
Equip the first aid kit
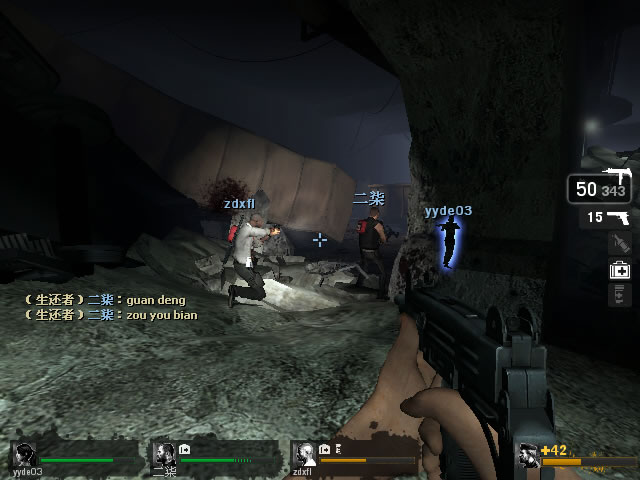pos(619,269)
